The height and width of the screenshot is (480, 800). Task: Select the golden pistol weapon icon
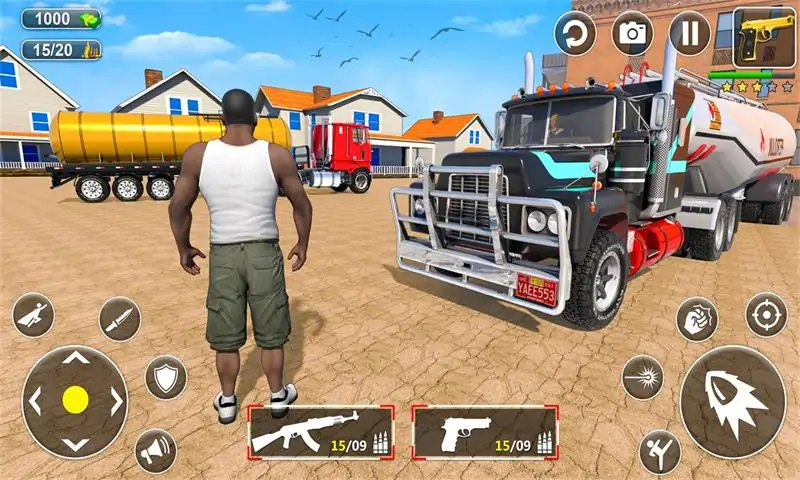764,37
